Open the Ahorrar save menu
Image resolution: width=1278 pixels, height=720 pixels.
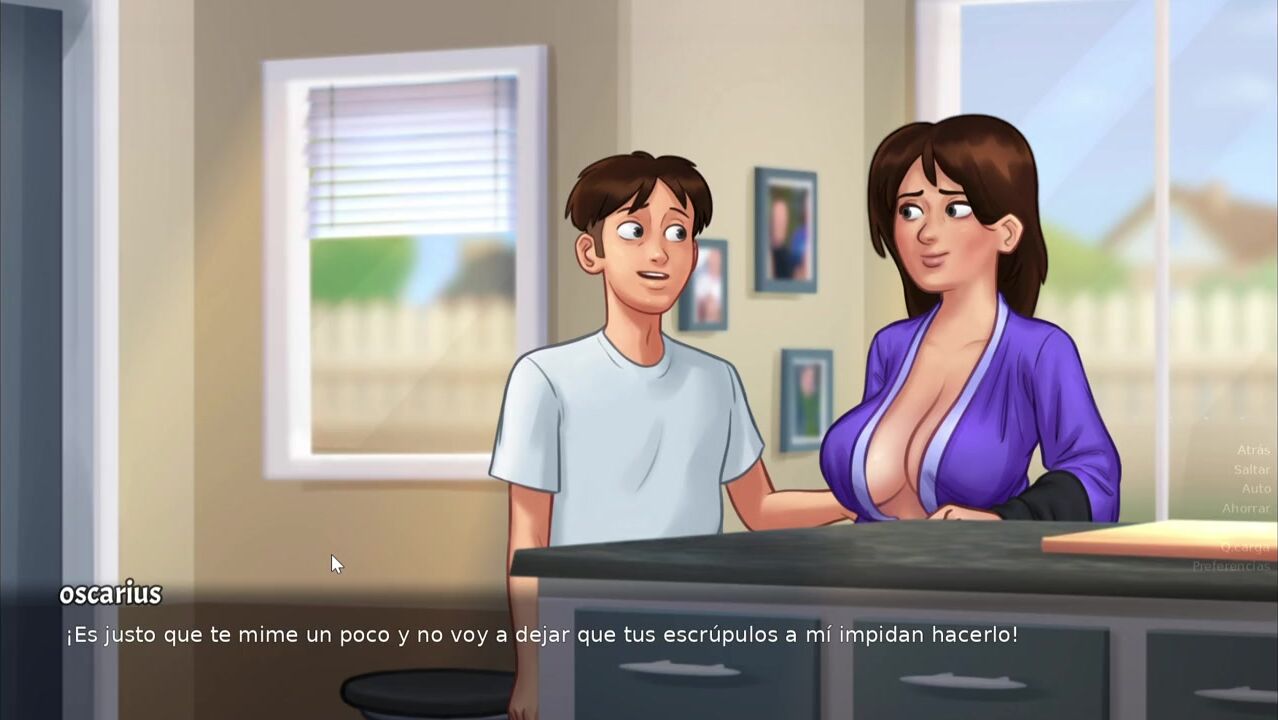coord(1246,508)
